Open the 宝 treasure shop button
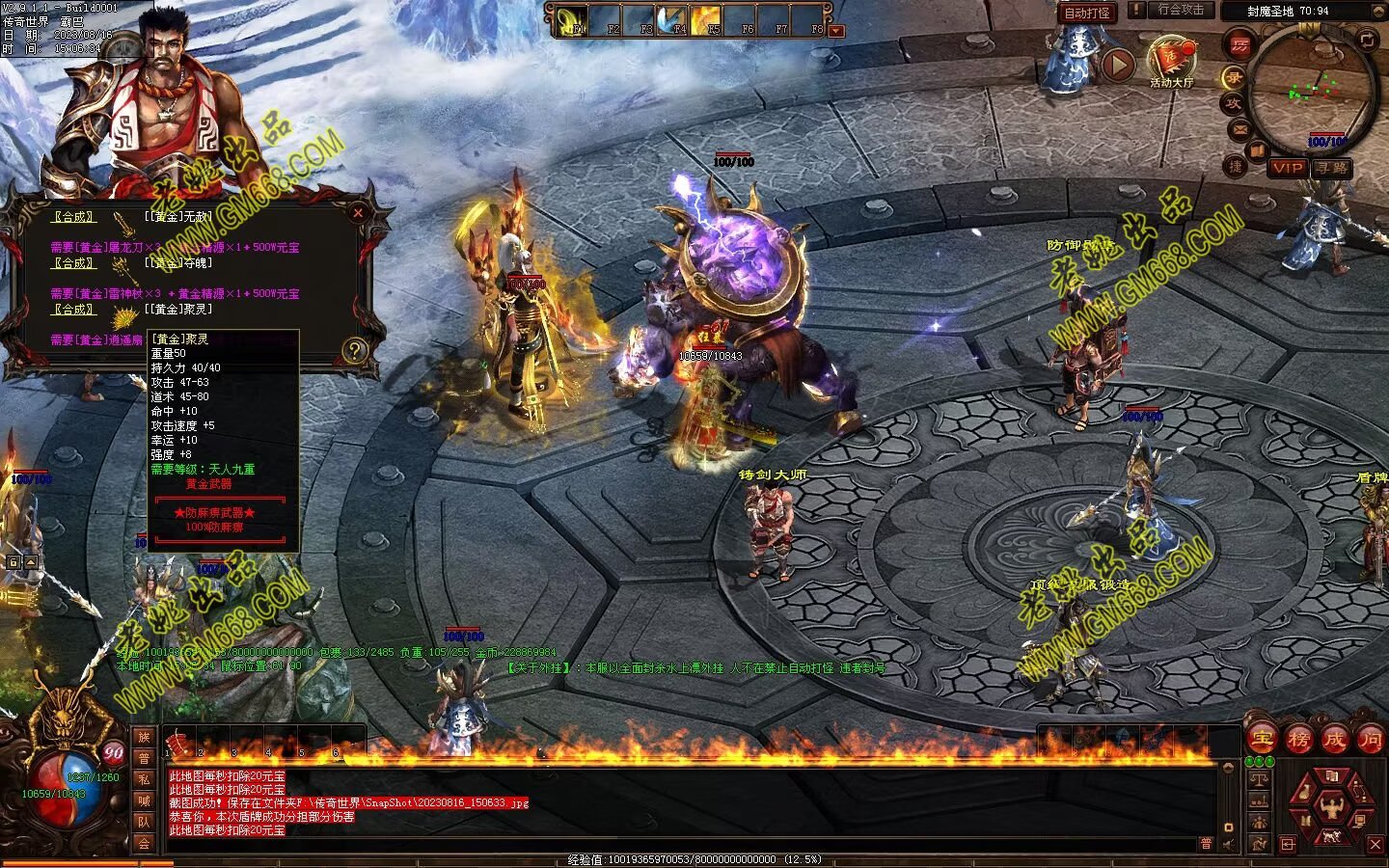1389x868 pixels. [x=1262, y=740]
